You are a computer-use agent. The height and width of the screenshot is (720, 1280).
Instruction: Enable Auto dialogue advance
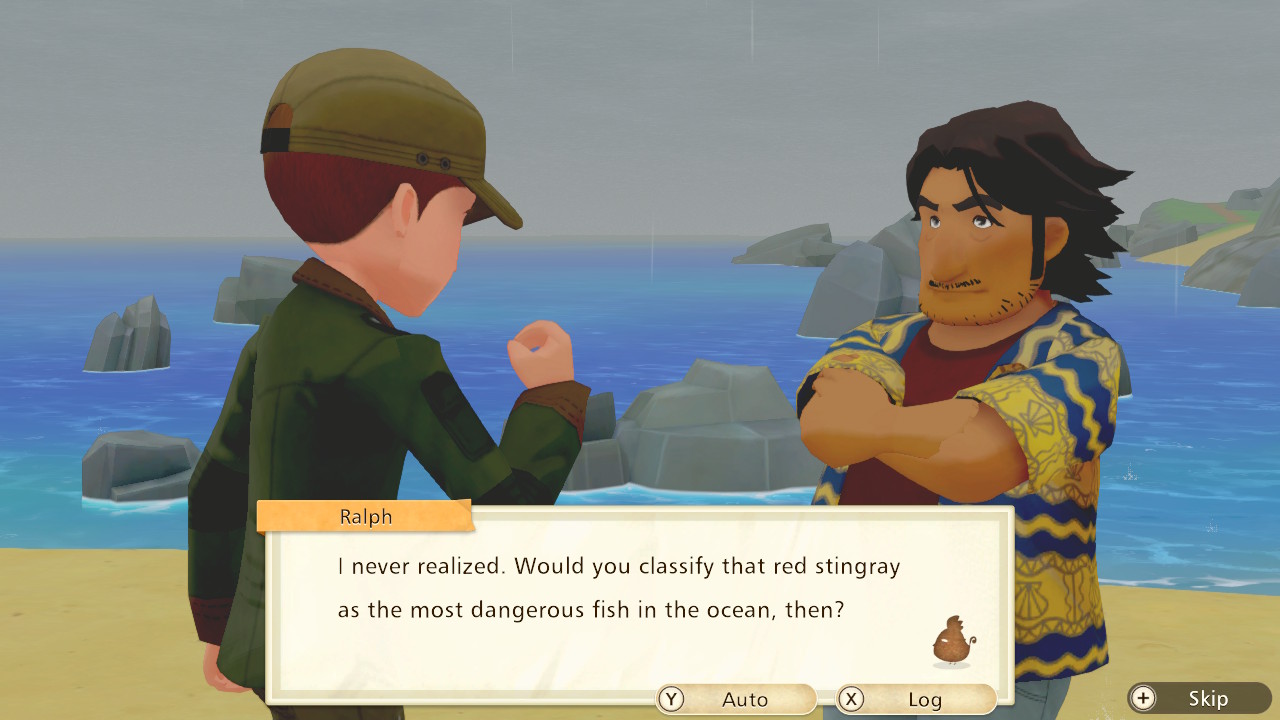click(x=736, y=699)
